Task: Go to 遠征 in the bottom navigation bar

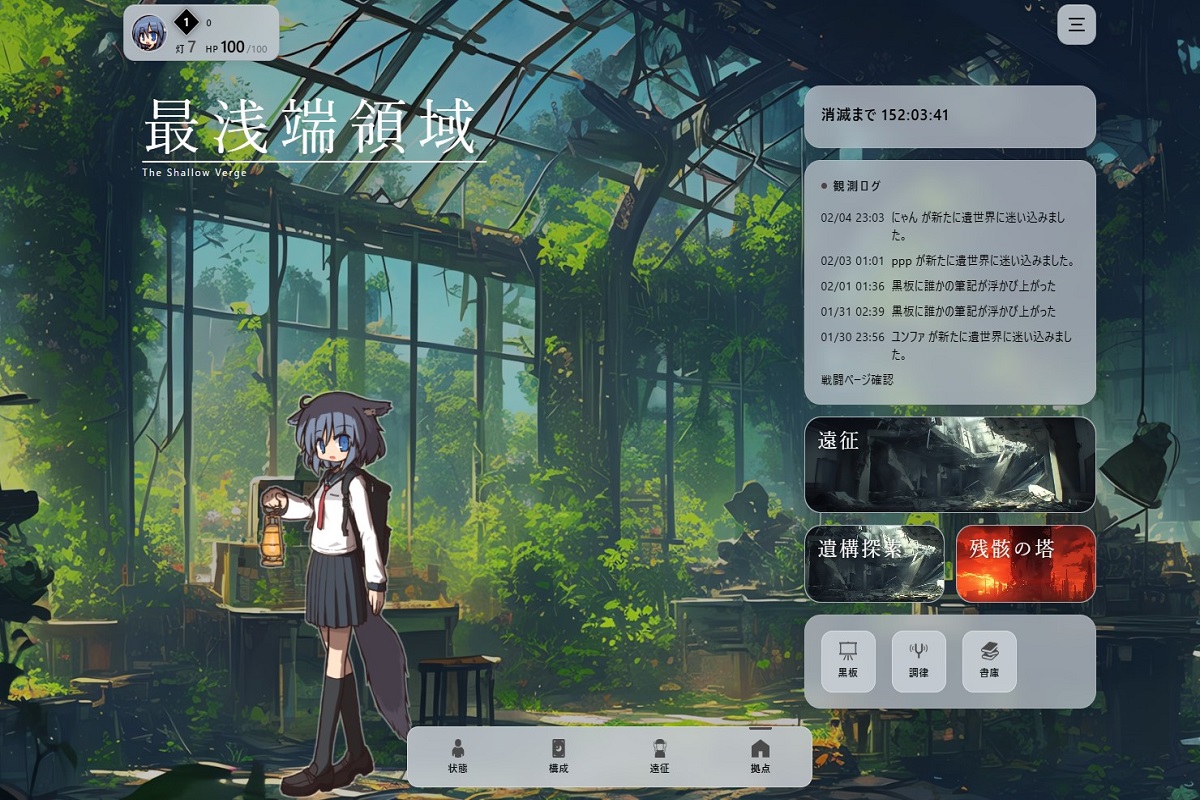Action: point(659,756)
